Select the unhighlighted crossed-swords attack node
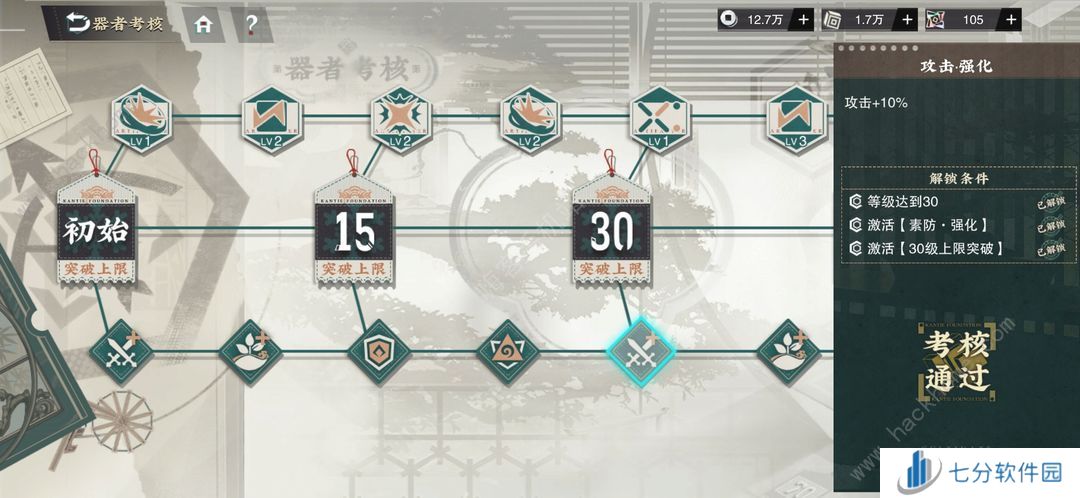This screenshot has width=1080, height=498. click(123, 351)
